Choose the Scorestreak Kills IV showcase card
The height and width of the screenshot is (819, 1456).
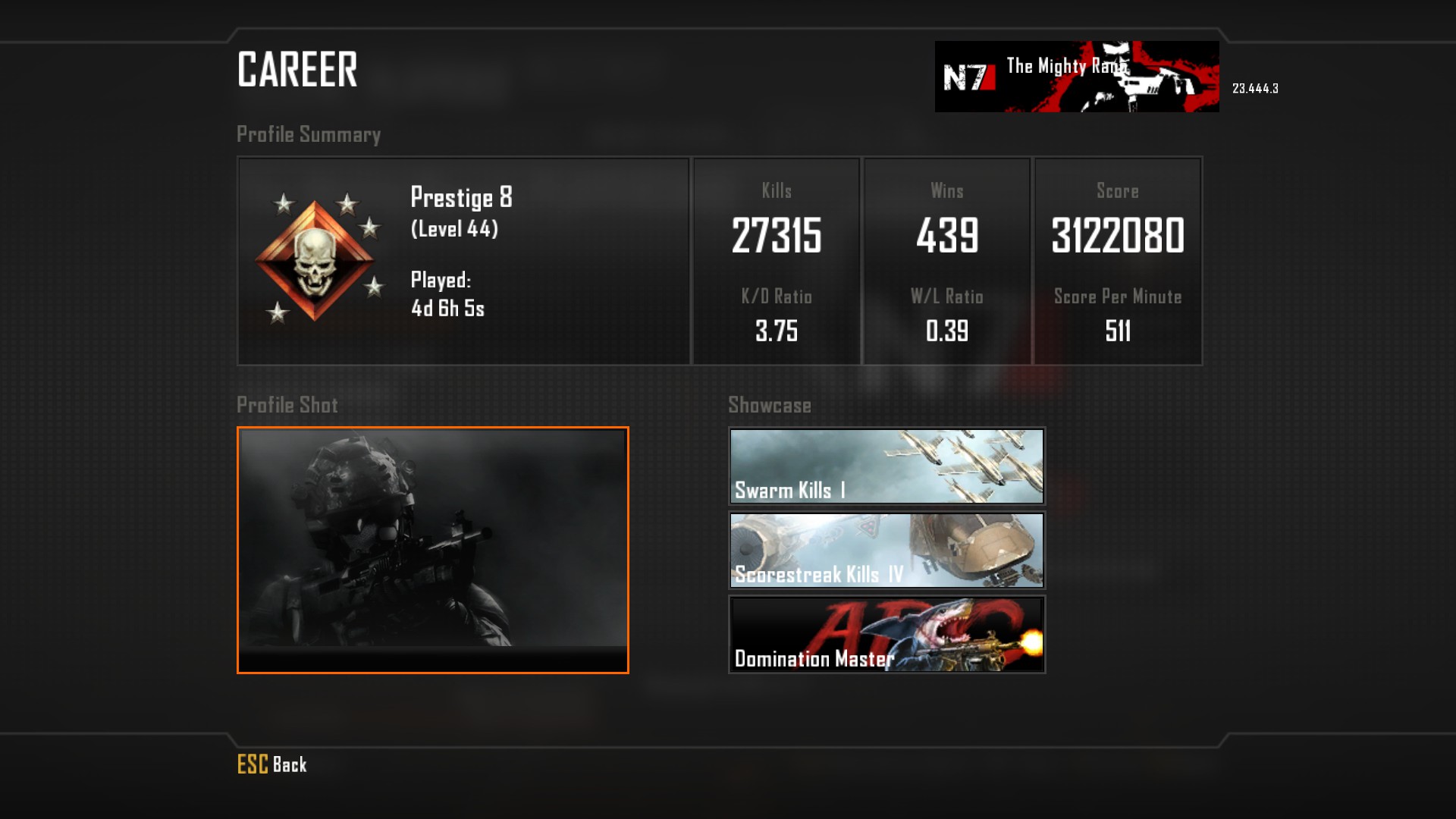coord(886,551)
